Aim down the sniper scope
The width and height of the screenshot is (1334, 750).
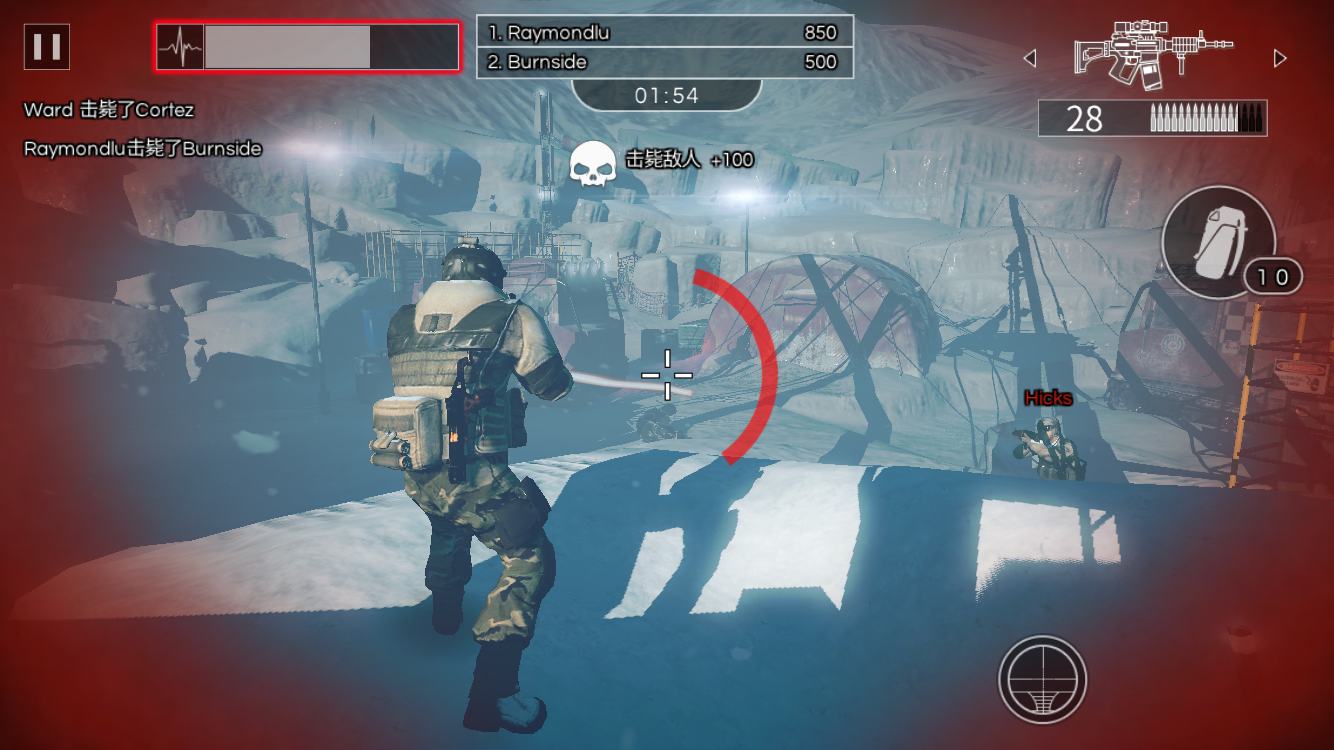(1042, 680)
